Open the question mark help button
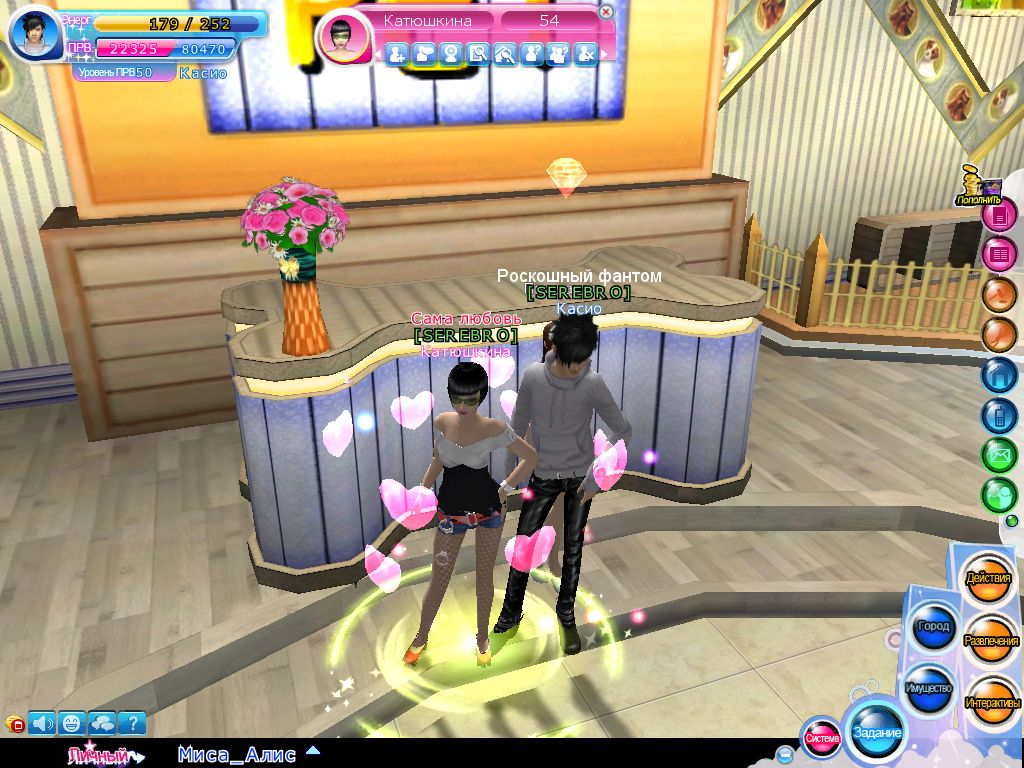This screenshot has height=768, width=1024. coord(132,722)
